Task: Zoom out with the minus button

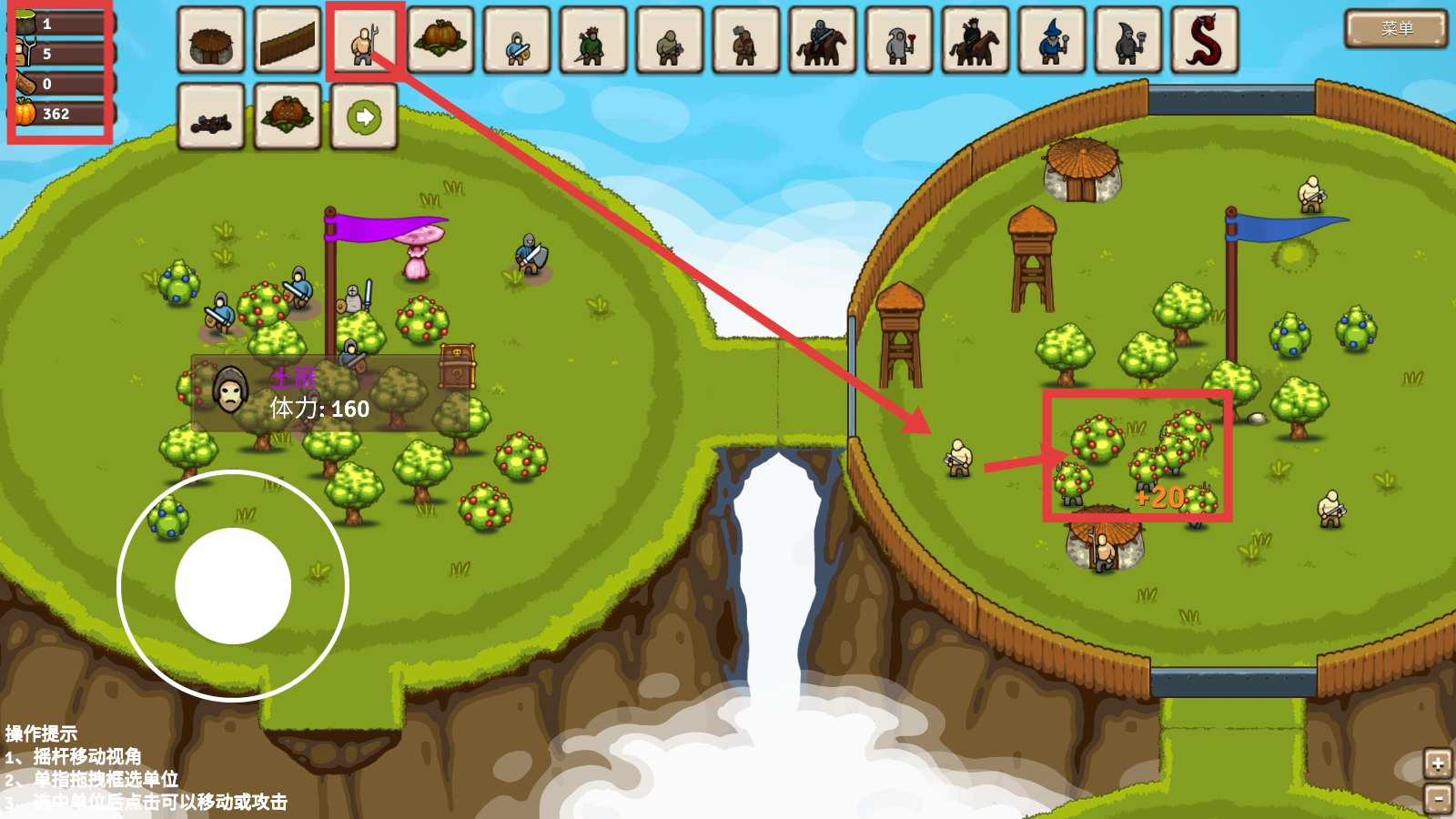Action: point(1438,799)
